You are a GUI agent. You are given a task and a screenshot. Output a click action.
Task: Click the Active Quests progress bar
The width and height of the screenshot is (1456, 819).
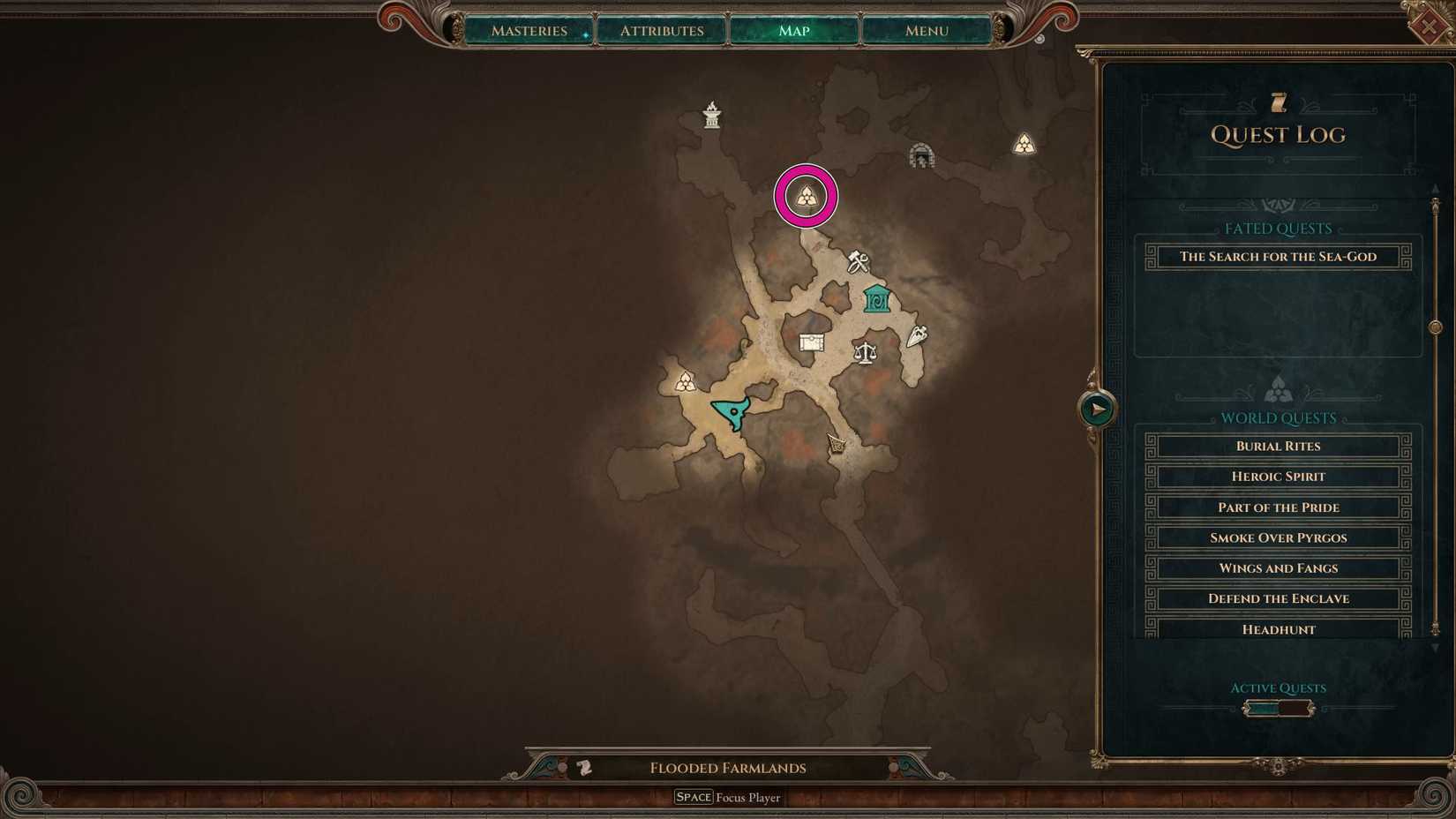click(1277, 707)
